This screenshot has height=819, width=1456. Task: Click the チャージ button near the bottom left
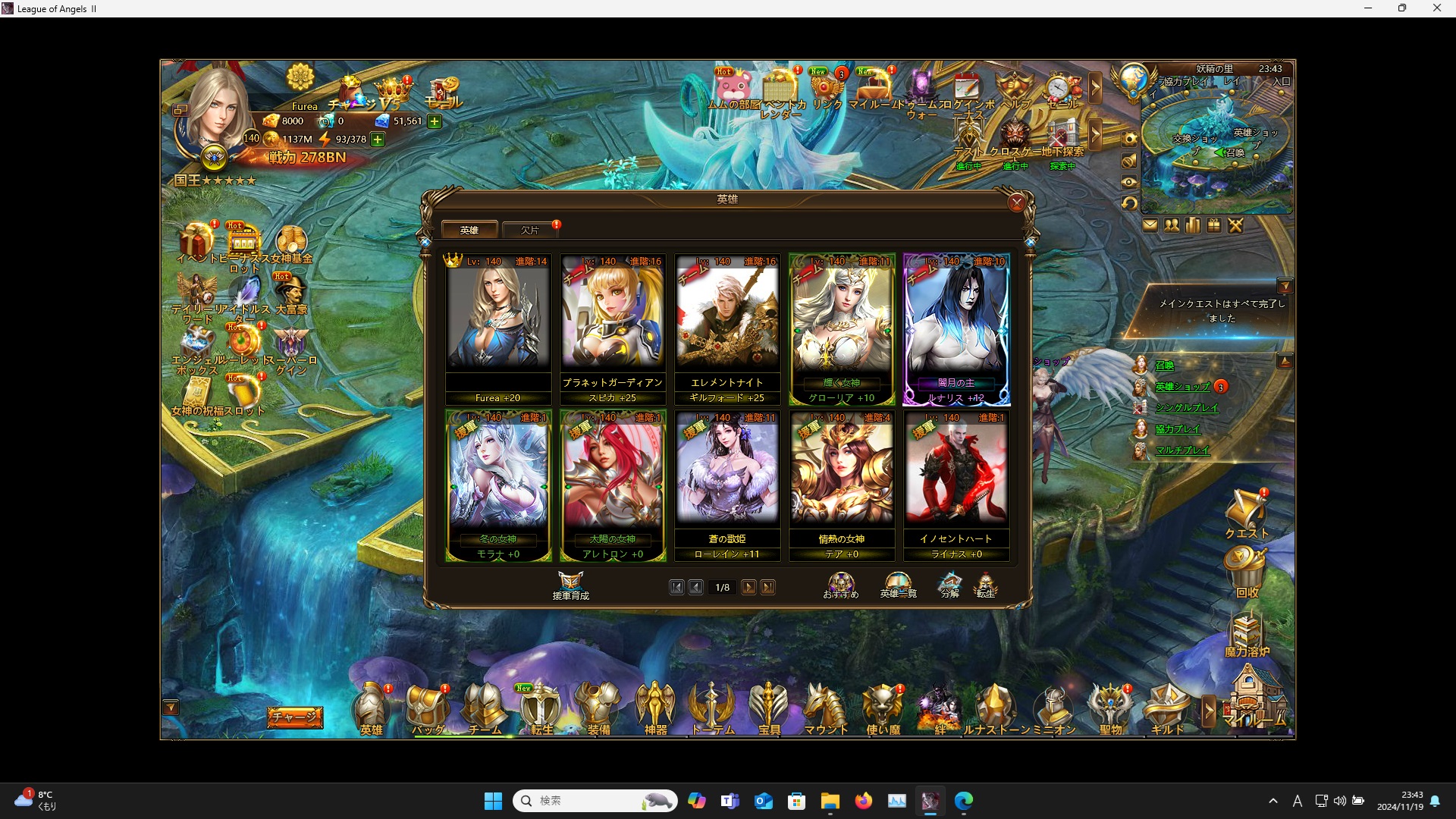click(294, 716)
